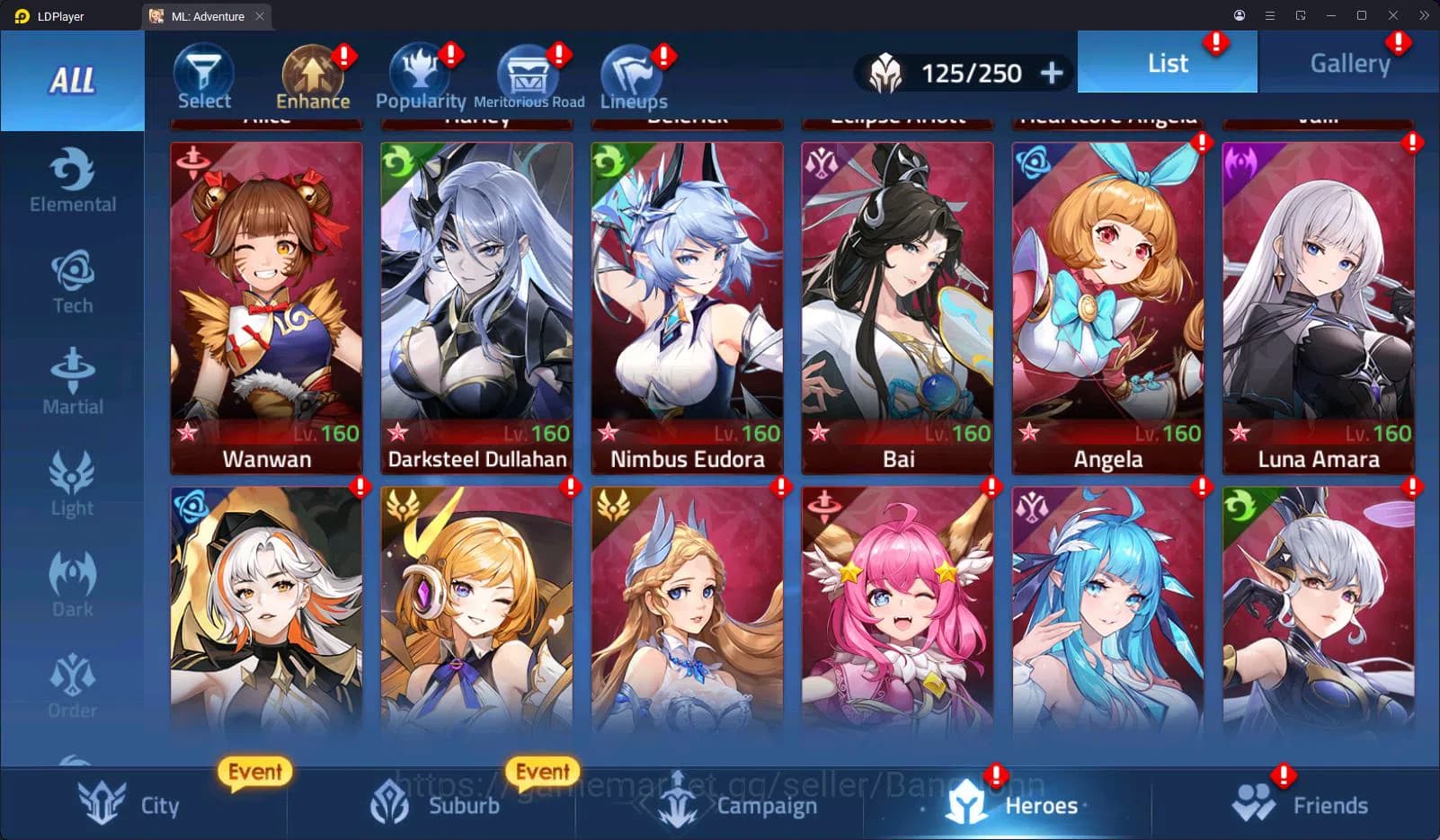The width and height of the screenshot is (1440, 840).
Task: Click the List tab
Action: [x=1167, y=62]
